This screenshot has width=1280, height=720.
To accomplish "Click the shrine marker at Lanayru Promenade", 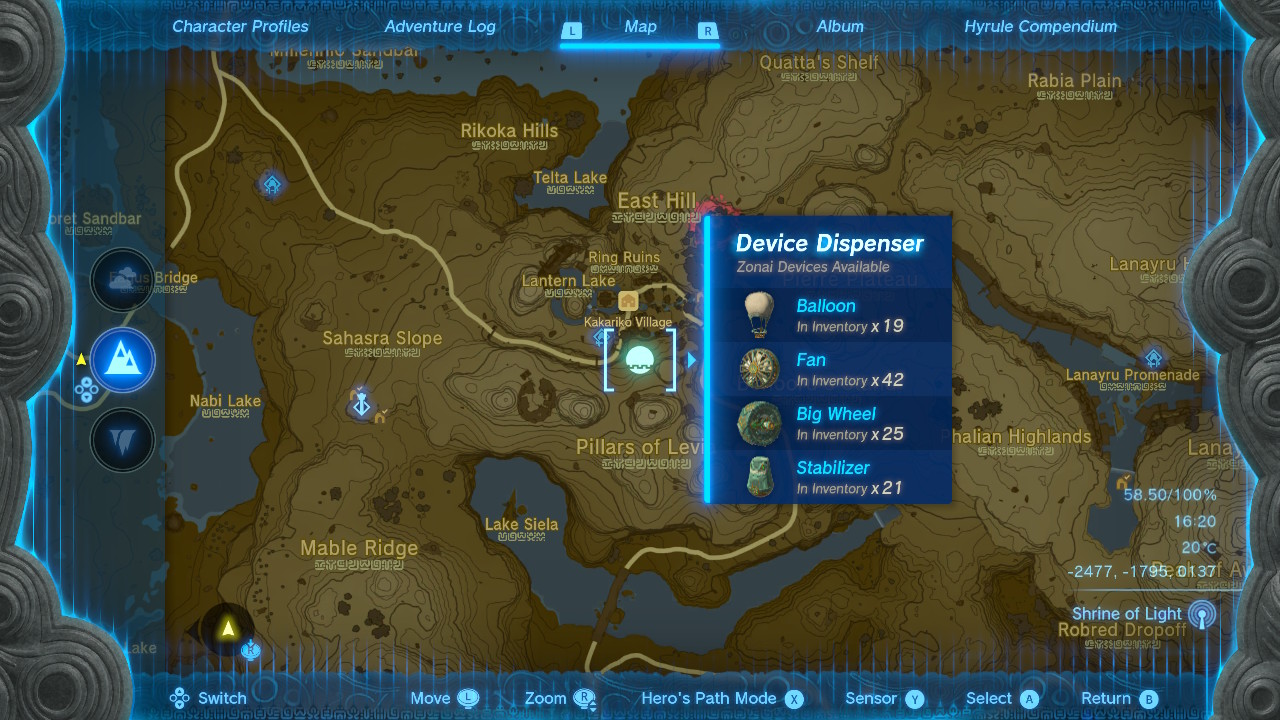I will pos(1153,358).
